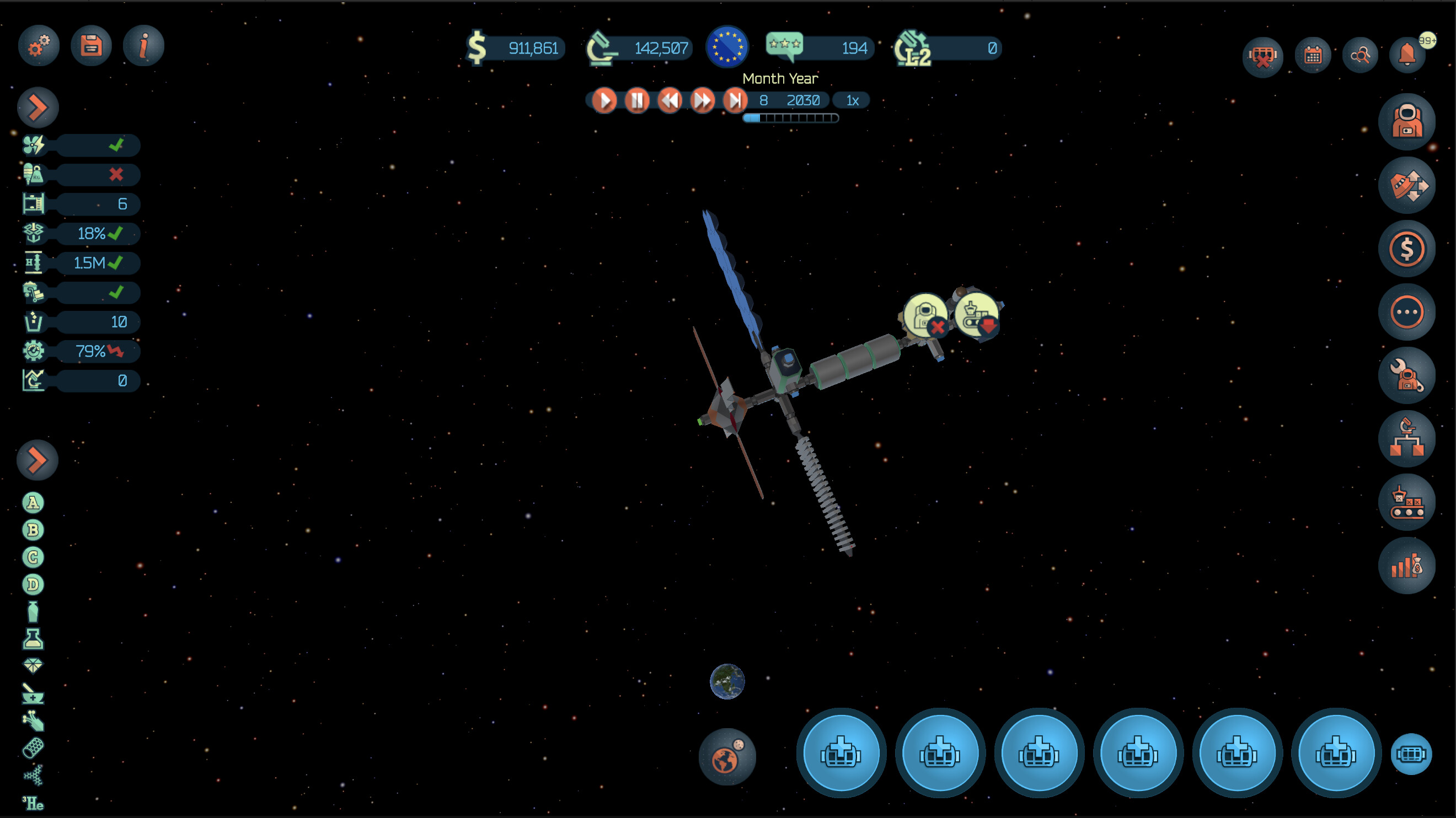This screenshot has width=1456, height=818.
Task: Collapse the station status list arrow
Action: tap(38, 107)
